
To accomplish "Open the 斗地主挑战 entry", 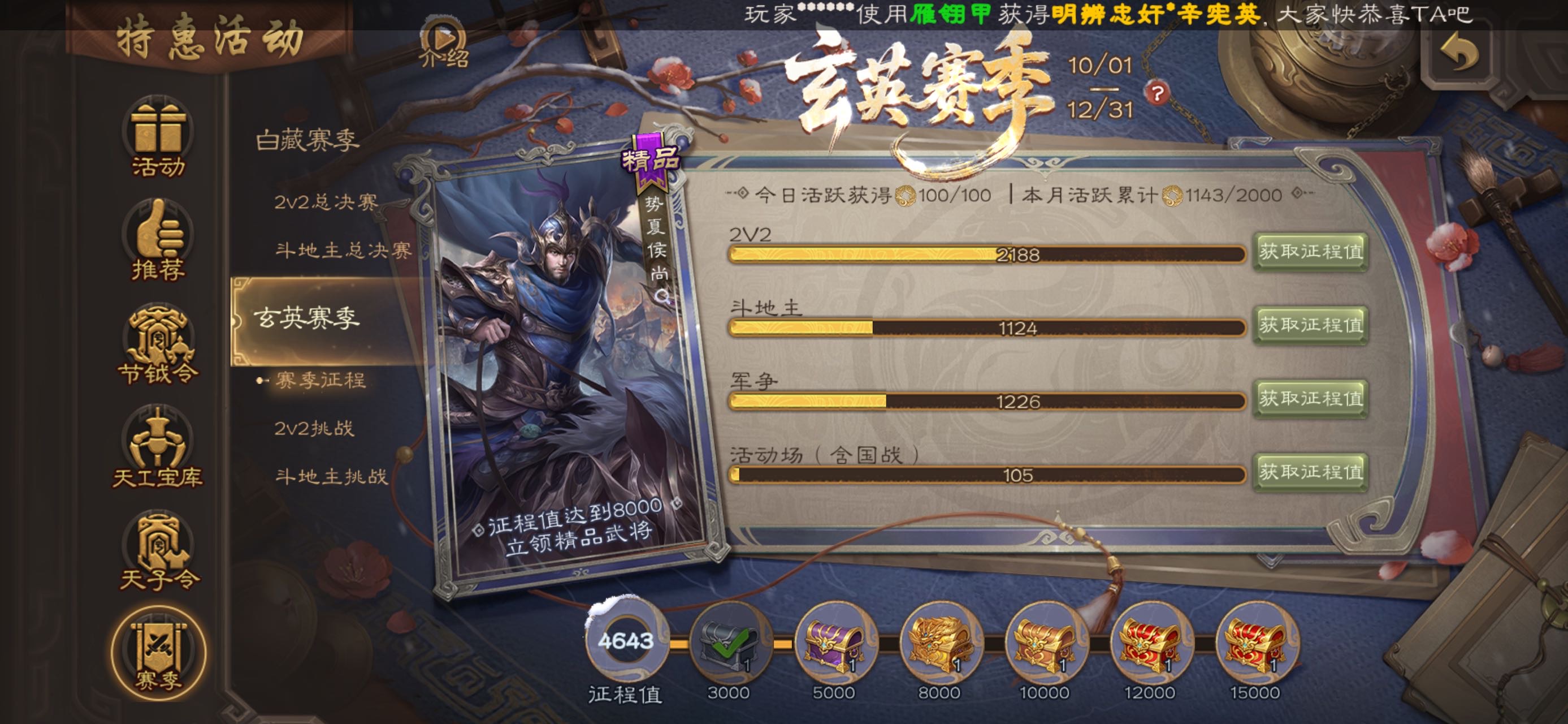I will point(331,476).
